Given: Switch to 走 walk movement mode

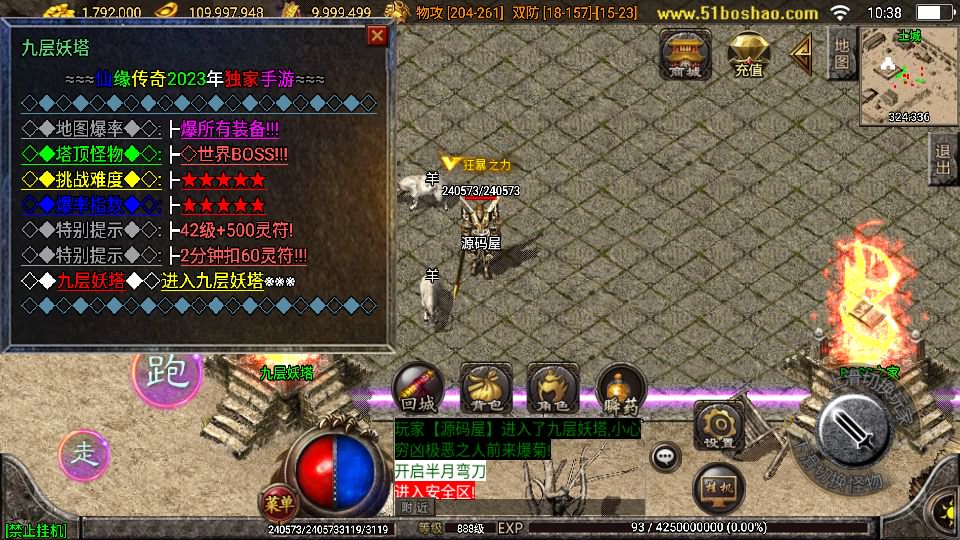Looking at the screenshot, I should point(85,453).
